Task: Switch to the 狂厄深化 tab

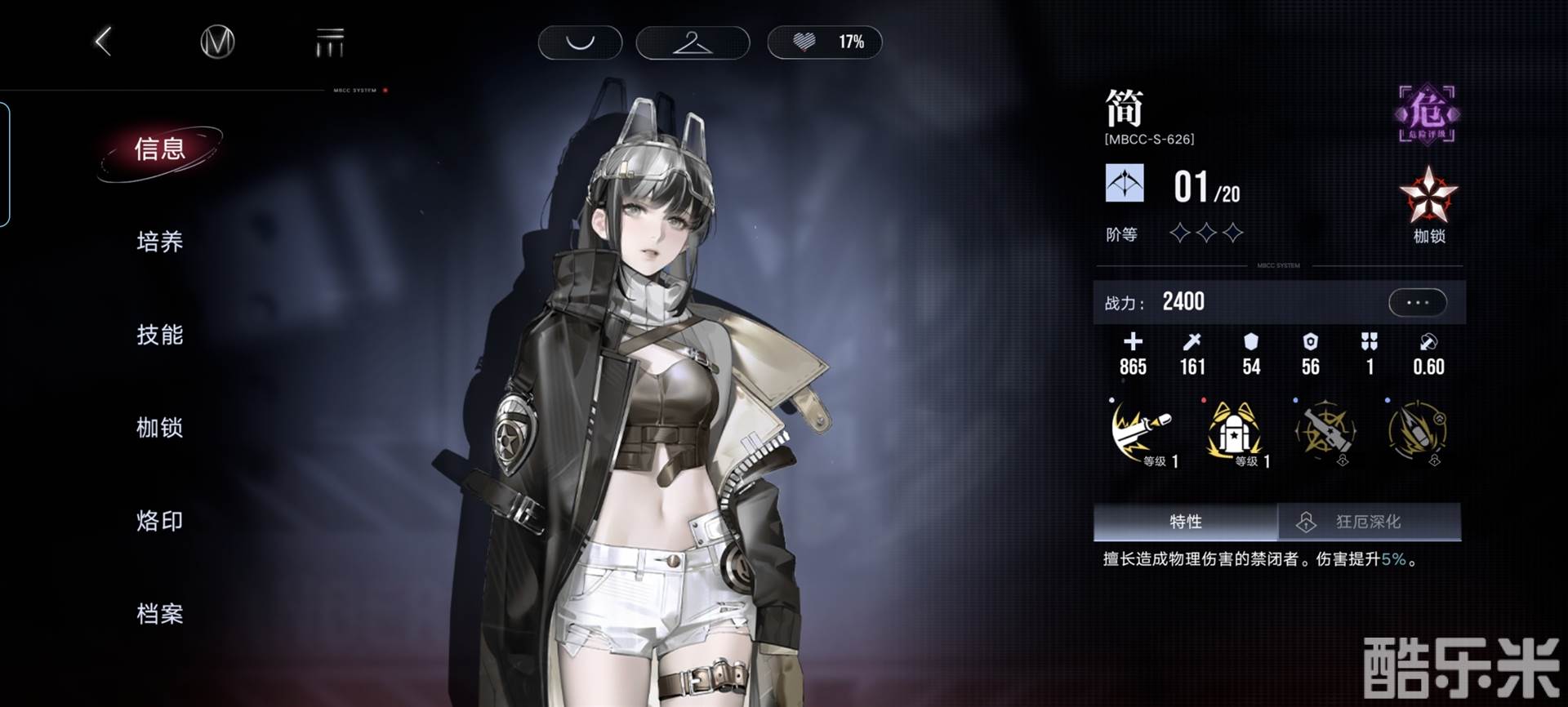Action: pos(1369,522)
